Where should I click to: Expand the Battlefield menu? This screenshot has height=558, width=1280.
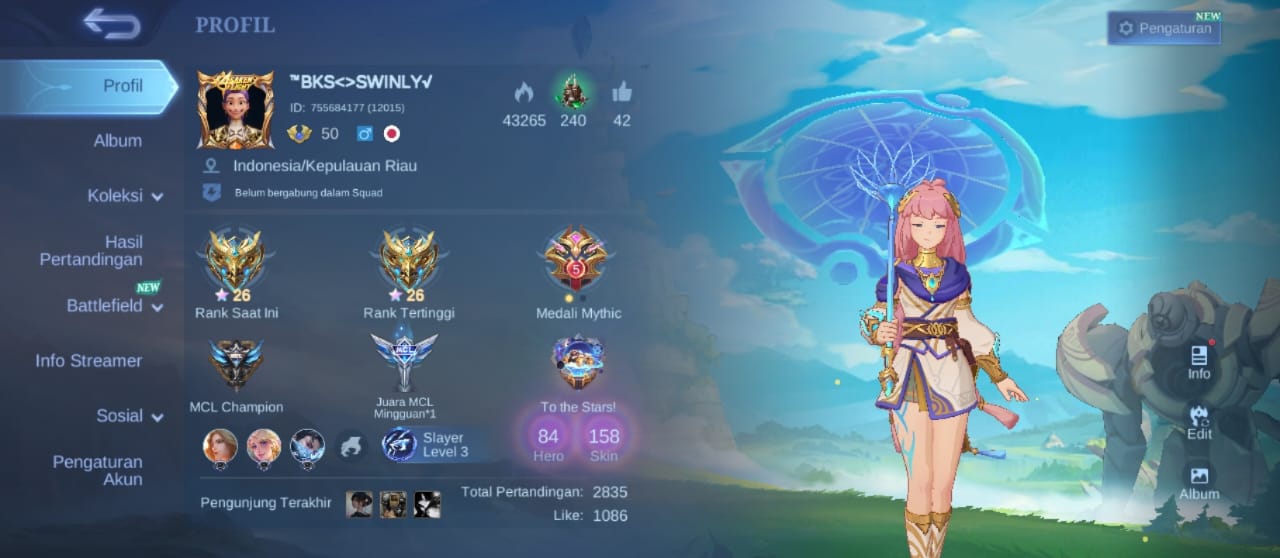(x=113, y=306)
